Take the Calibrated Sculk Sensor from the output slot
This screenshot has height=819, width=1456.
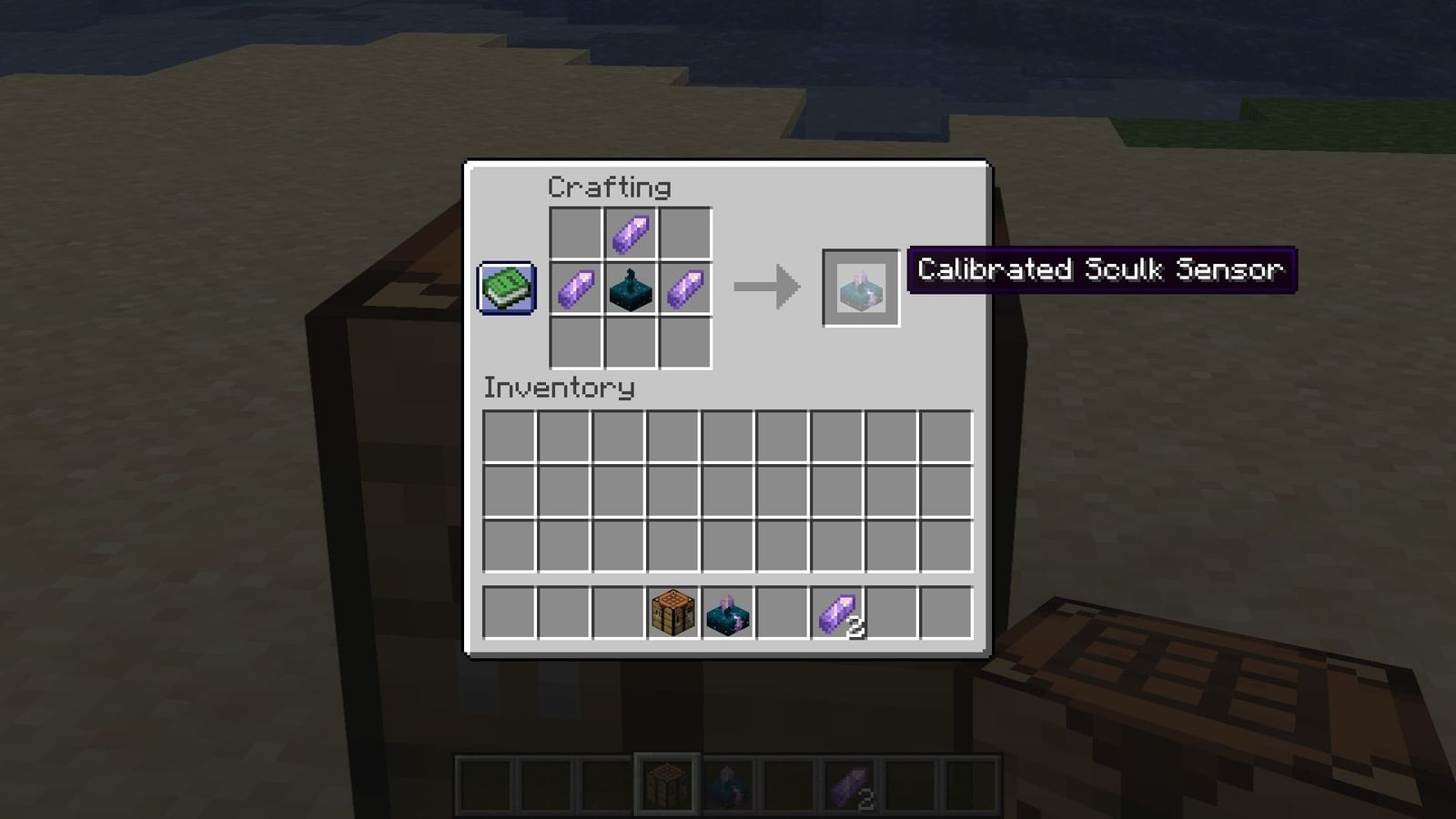pyautogui.click(x=858, y=288)
